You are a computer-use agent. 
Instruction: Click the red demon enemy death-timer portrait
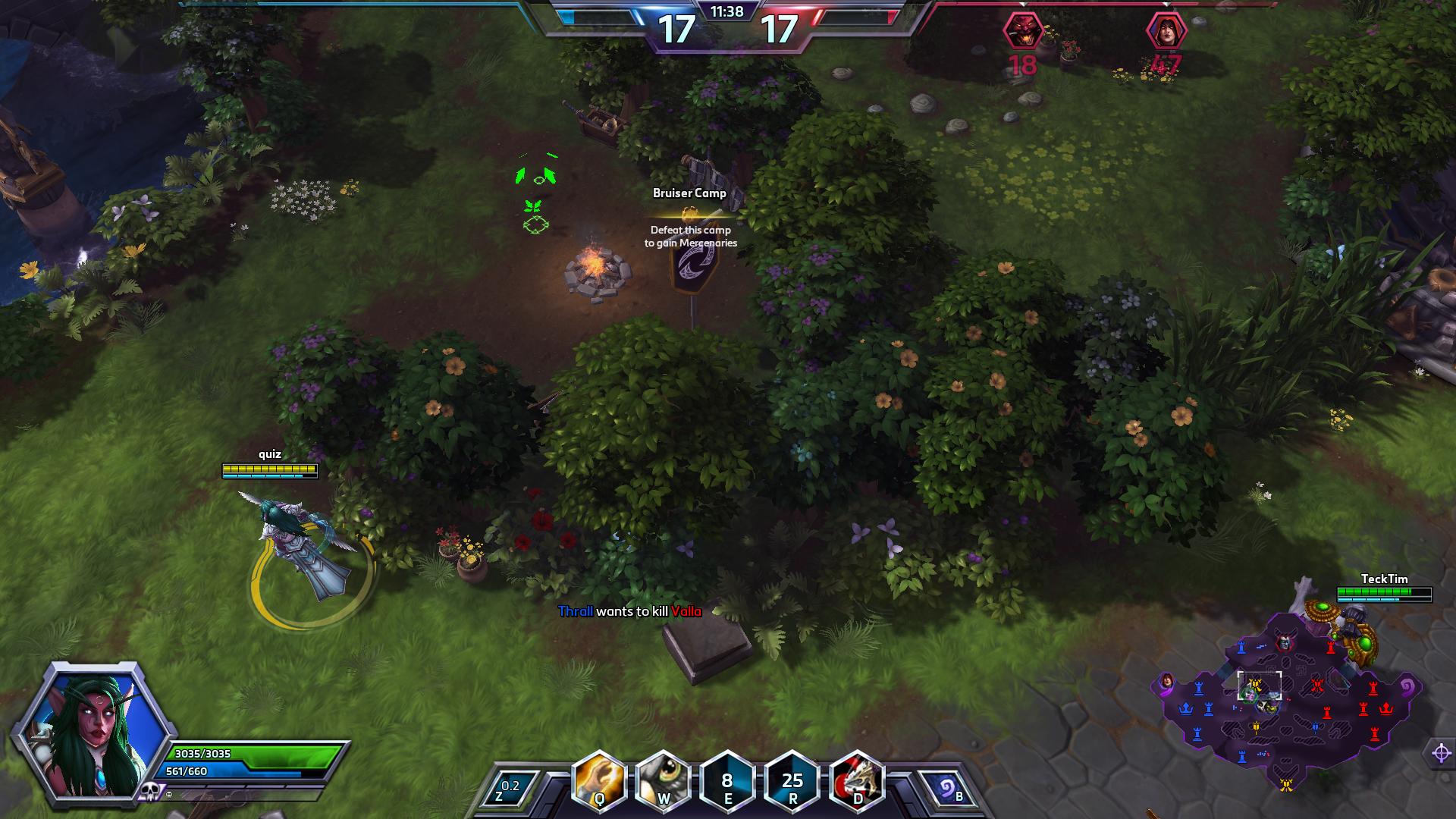click(x=1021, y=32)
